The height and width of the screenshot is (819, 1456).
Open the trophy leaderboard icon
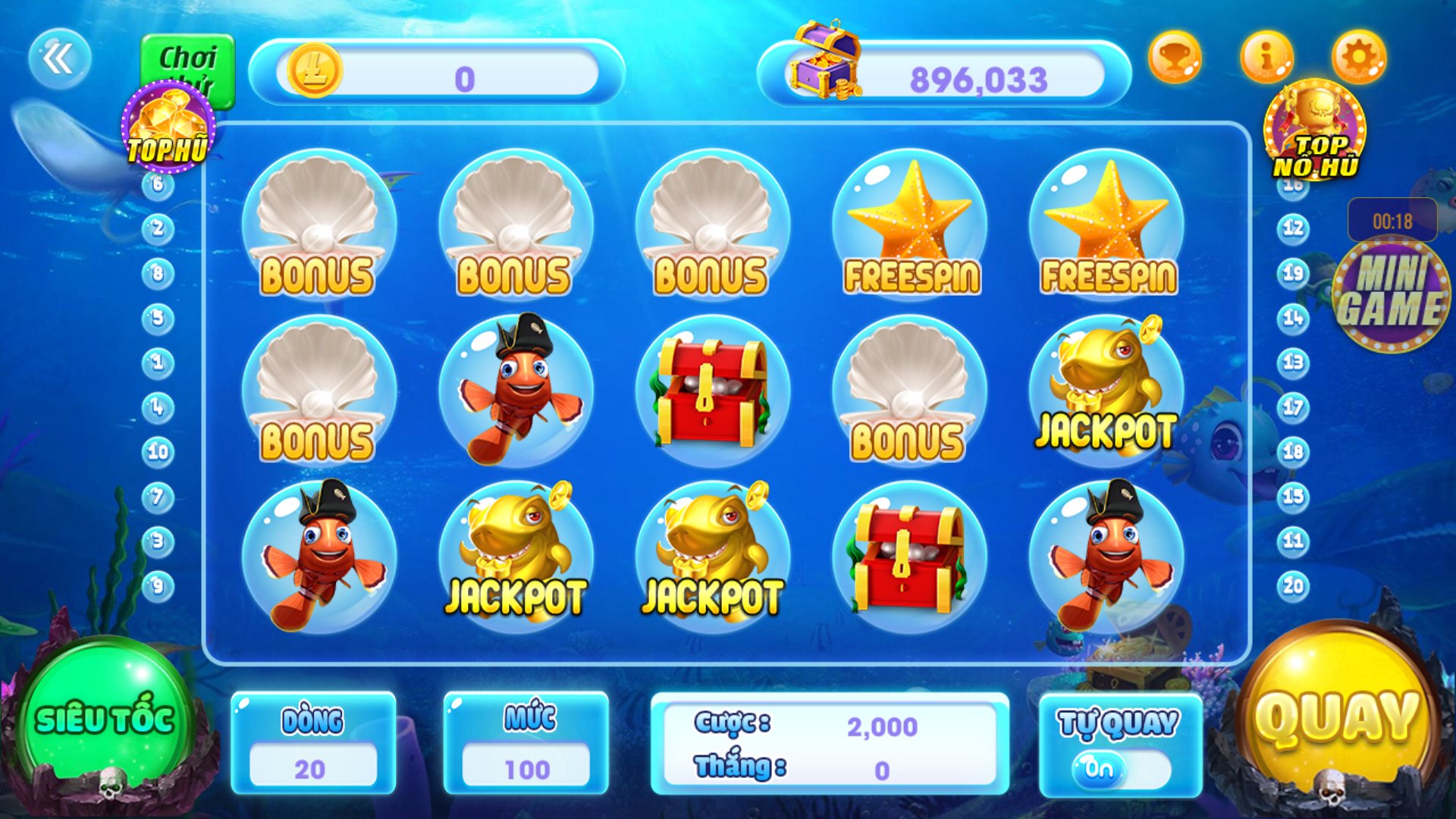click(1175, 57)
